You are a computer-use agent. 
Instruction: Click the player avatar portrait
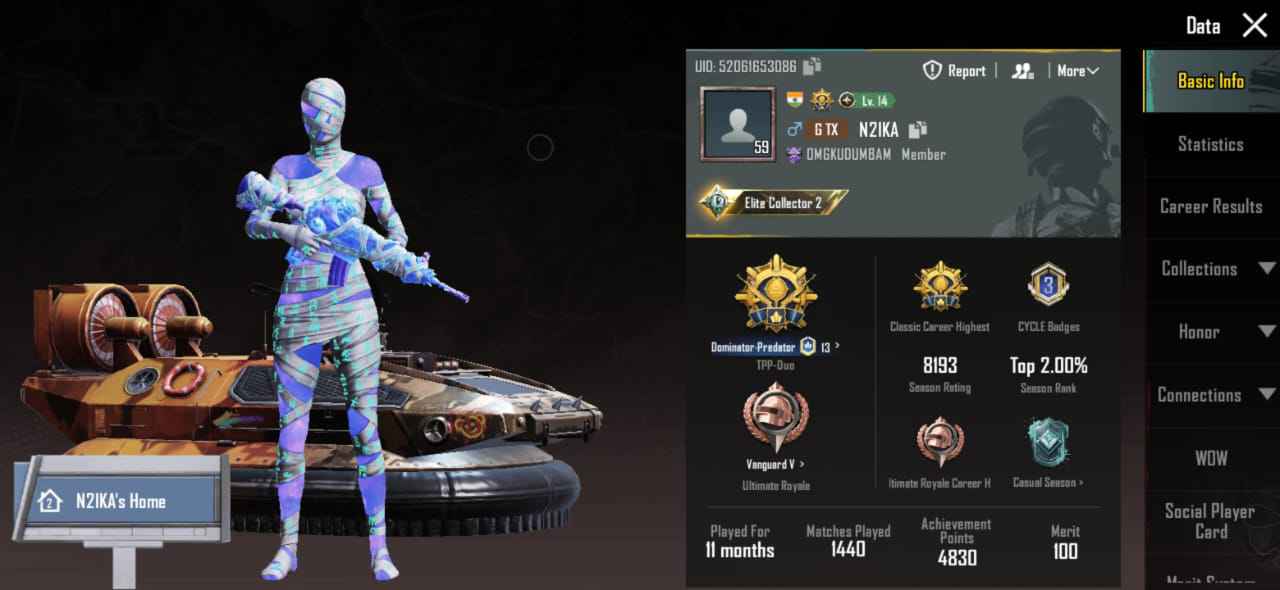click(x=738, y=124)
